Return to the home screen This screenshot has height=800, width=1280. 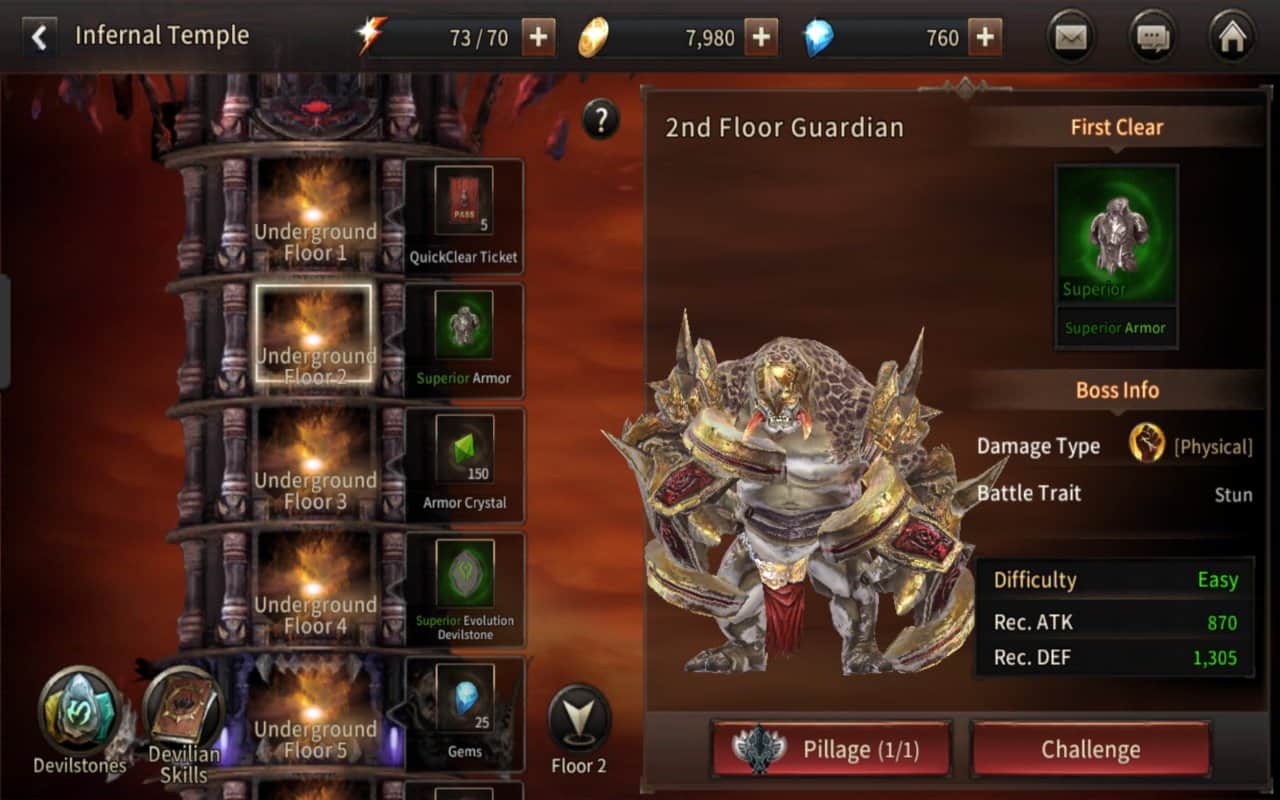tap(1232, 38)
